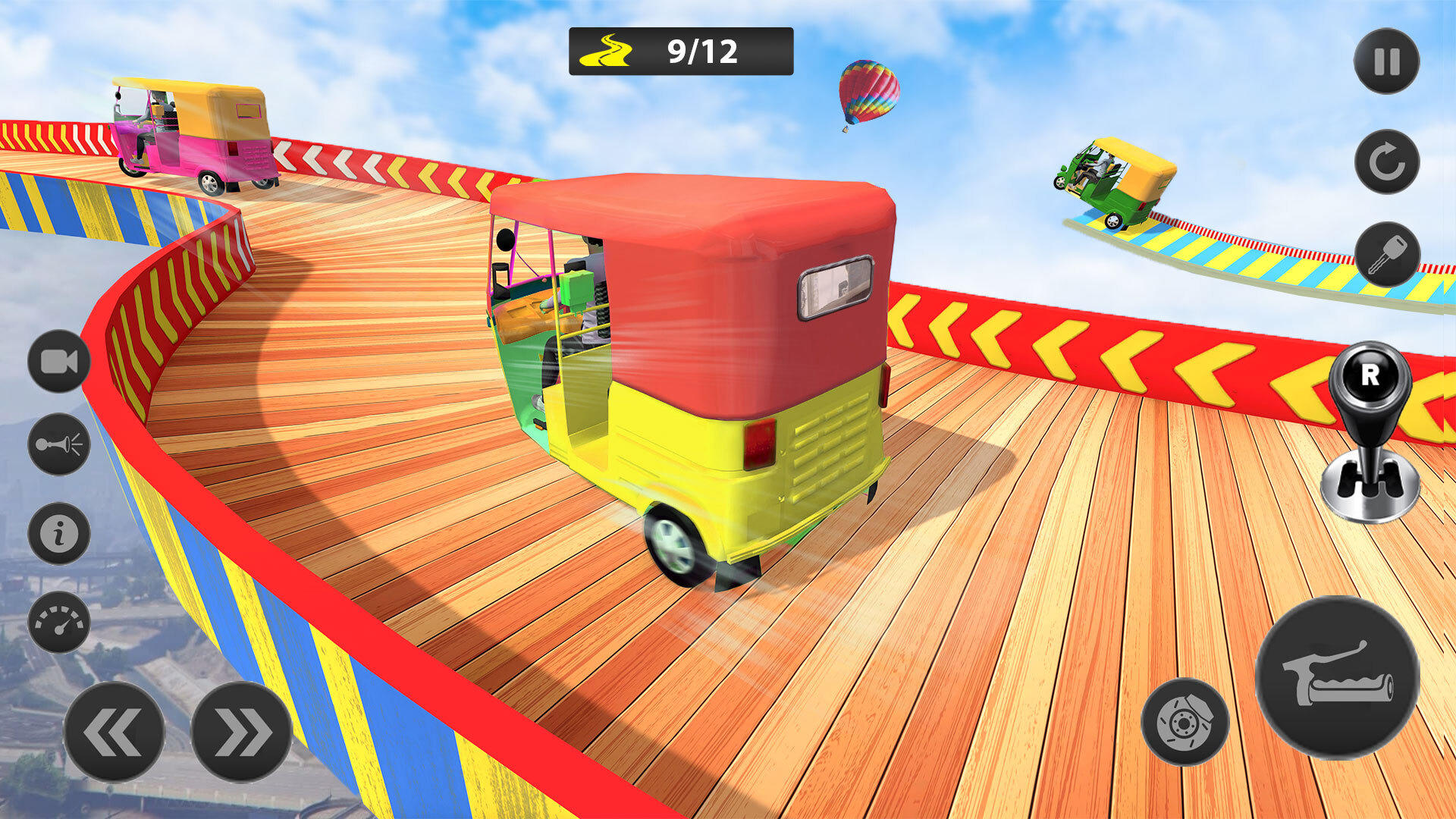Tap the hot air balloon in the sky
Image resolution: width=1456 pixels, height=819 pixels.
coord(867,91)
